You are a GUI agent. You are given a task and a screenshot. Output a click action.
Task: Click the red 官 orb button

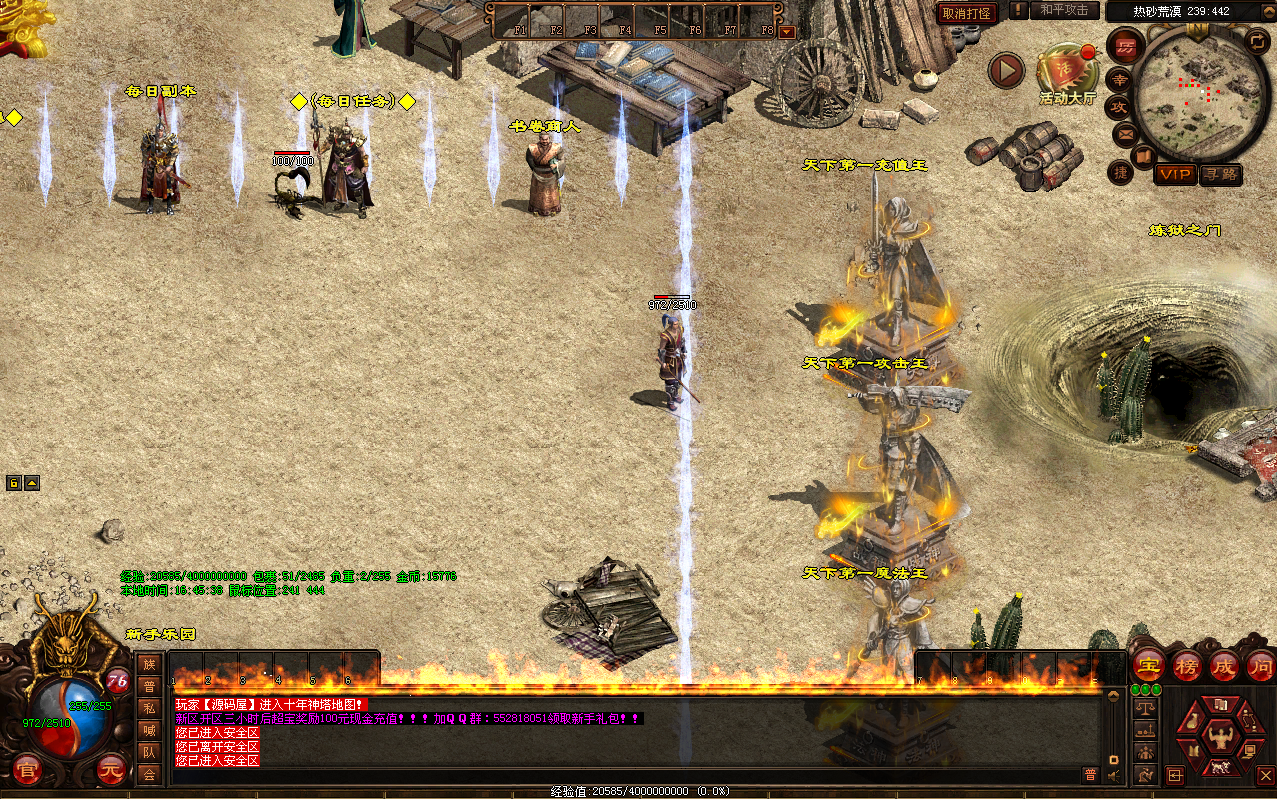pos(27,771)
